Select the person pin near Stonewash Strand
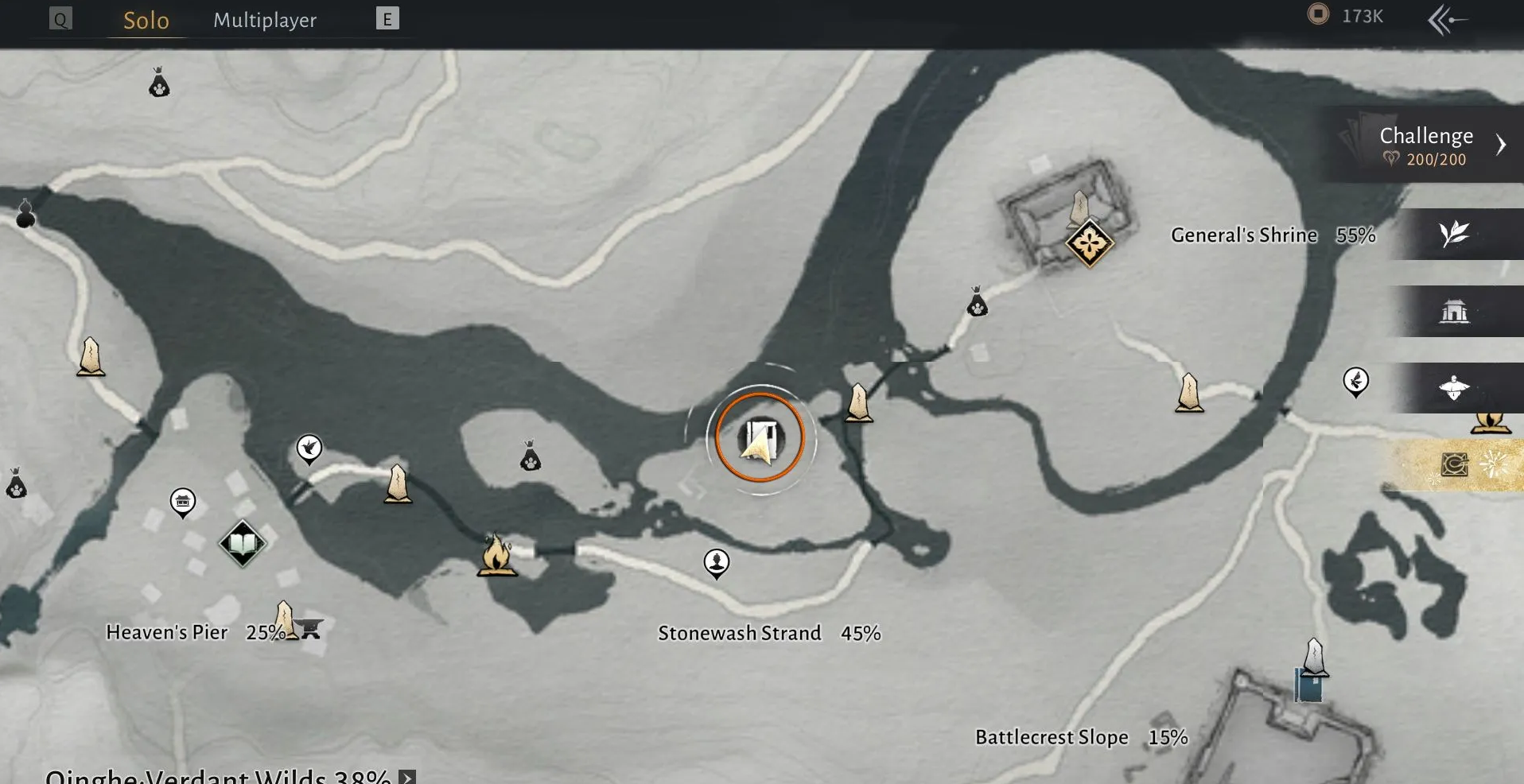Viewport: 1524px width, 784px height. point(717,562)
